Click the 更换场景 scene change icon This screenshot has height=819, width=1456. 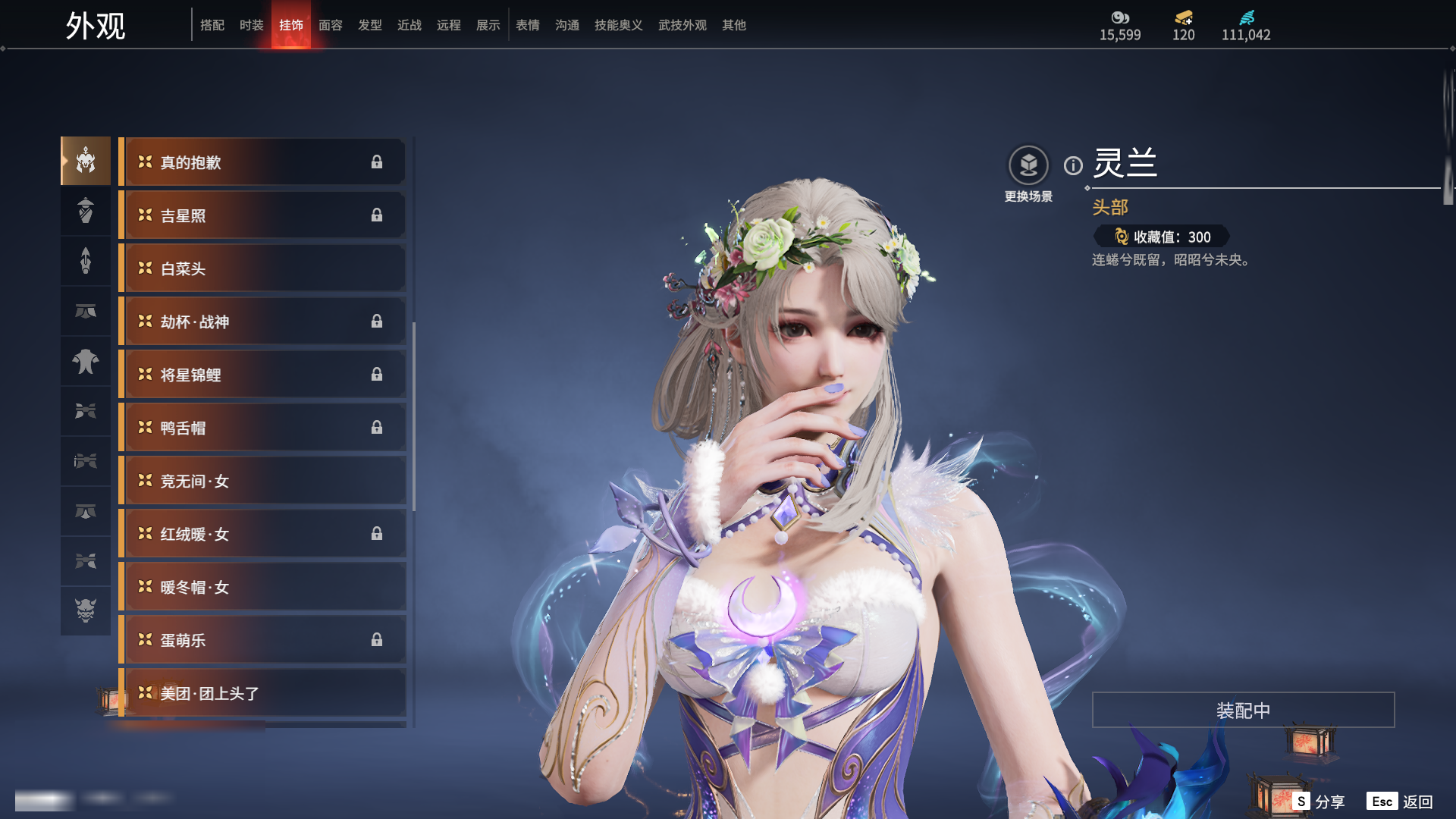click(1028, 165)
